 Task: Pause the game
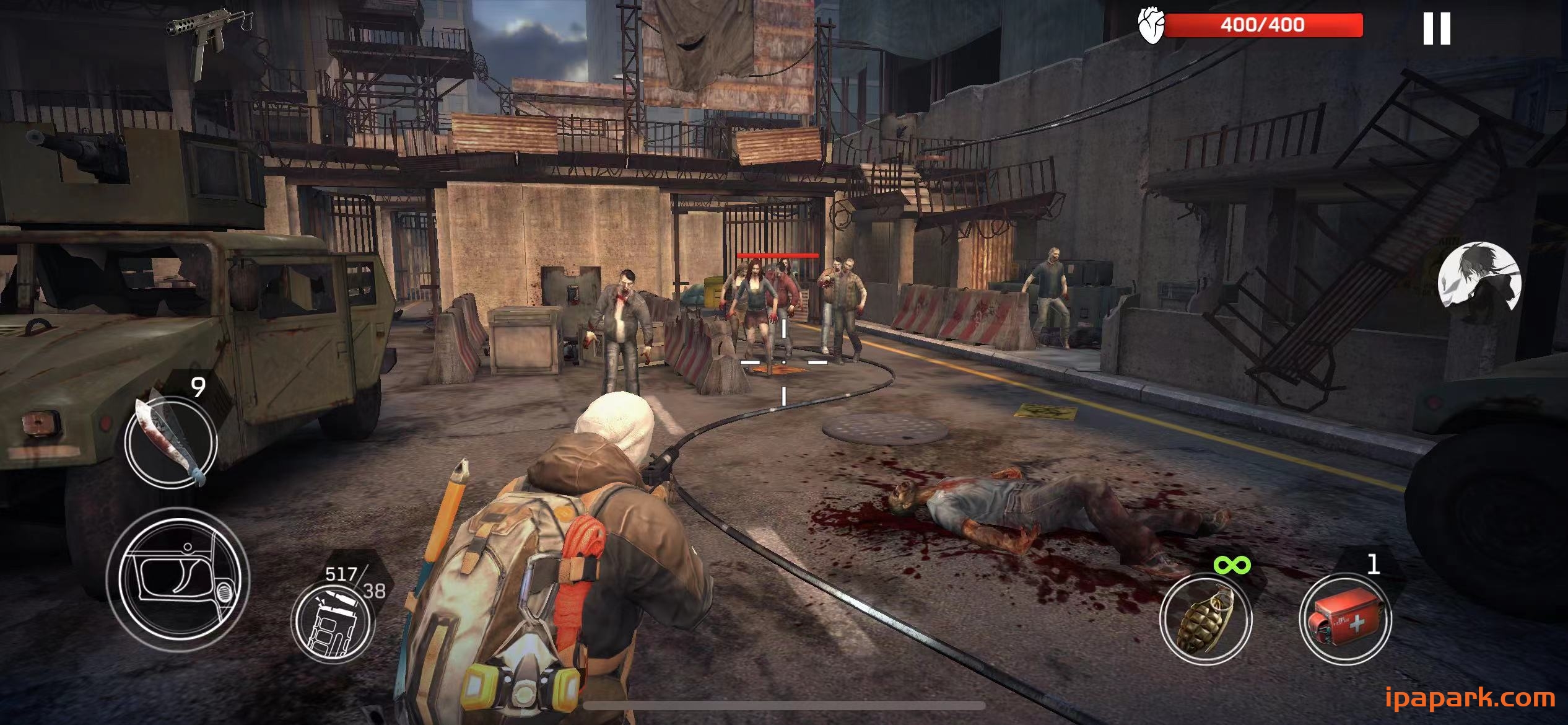[x=1436, y=29]
